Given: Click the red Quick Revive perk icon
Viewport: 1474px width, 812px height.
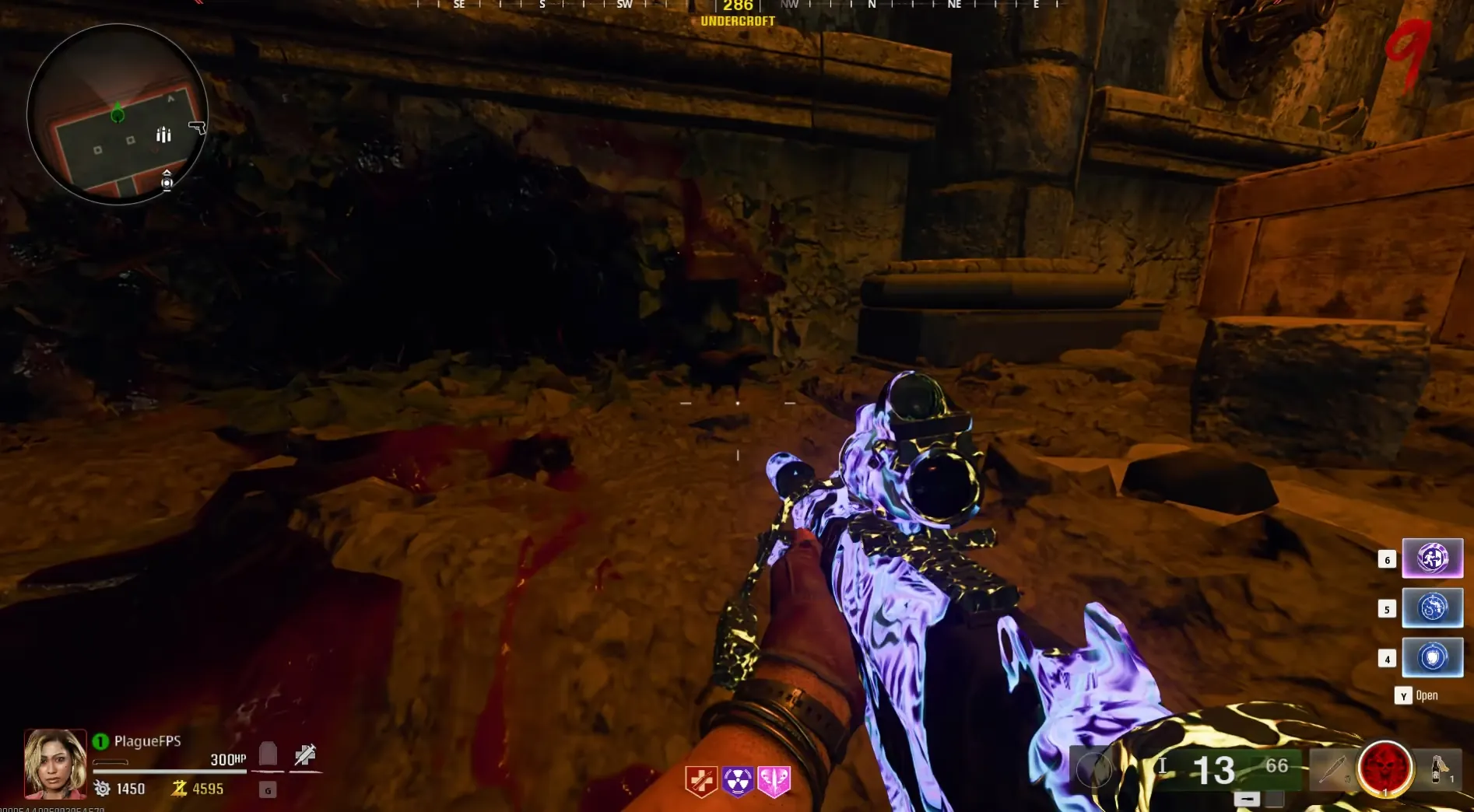Looking at the screenshot, I should (700, 781).
